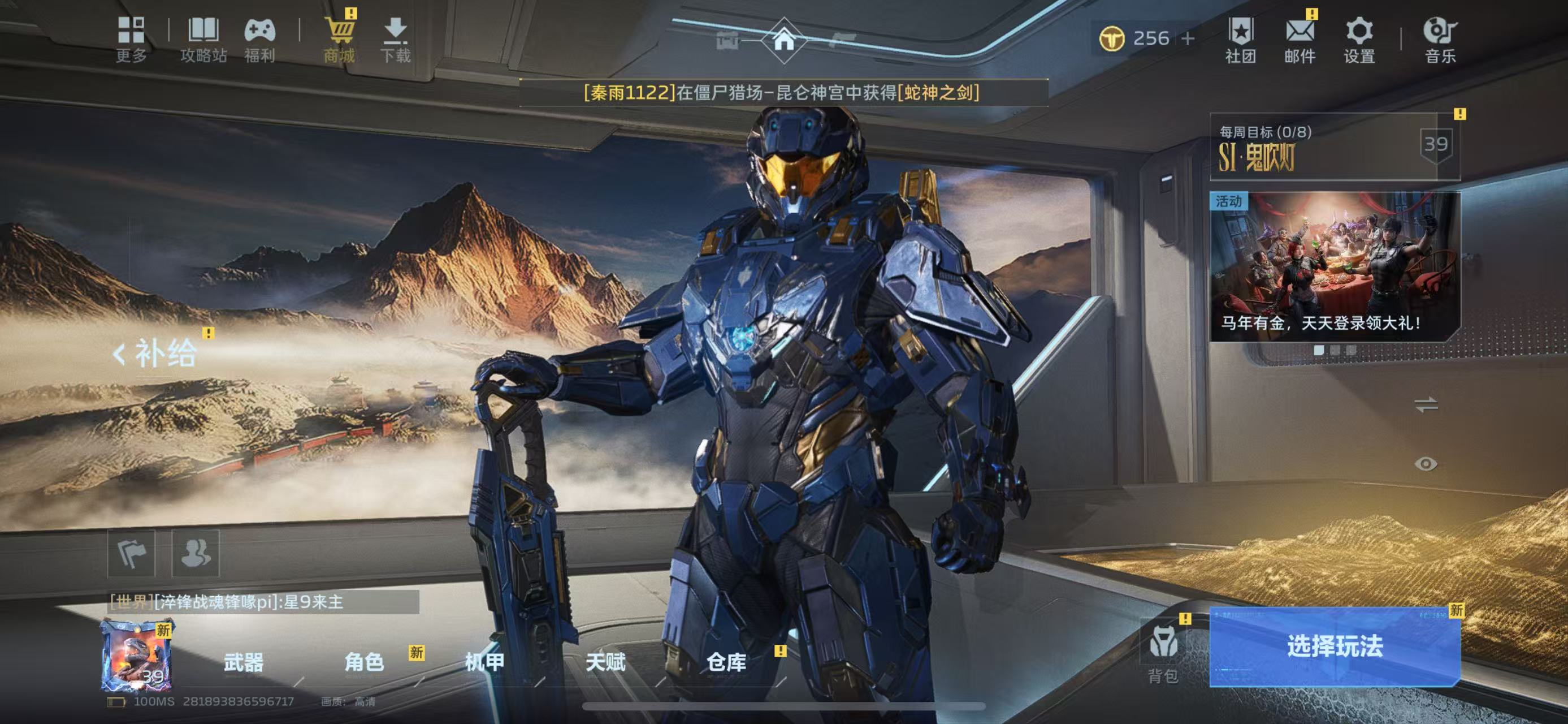Image resolution: width=1568 pixels, height=724 pixels.
Task: Open the 下载 download manager
Action: [x=396, y=39]
